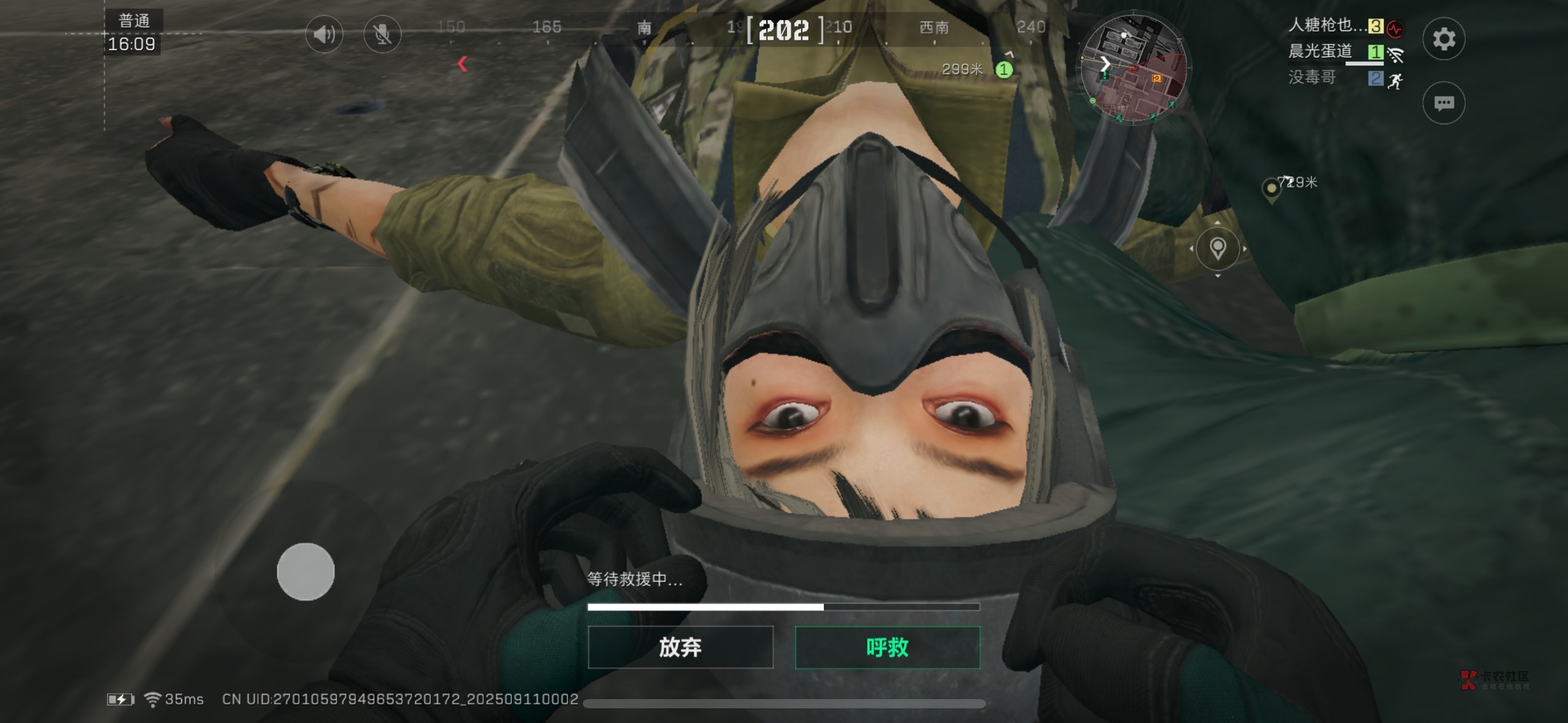The width and height of the screenshot is (1568, 723).
Task: Expand the circular minimap
Action: pyautogui.click(x=1133, y=69)
